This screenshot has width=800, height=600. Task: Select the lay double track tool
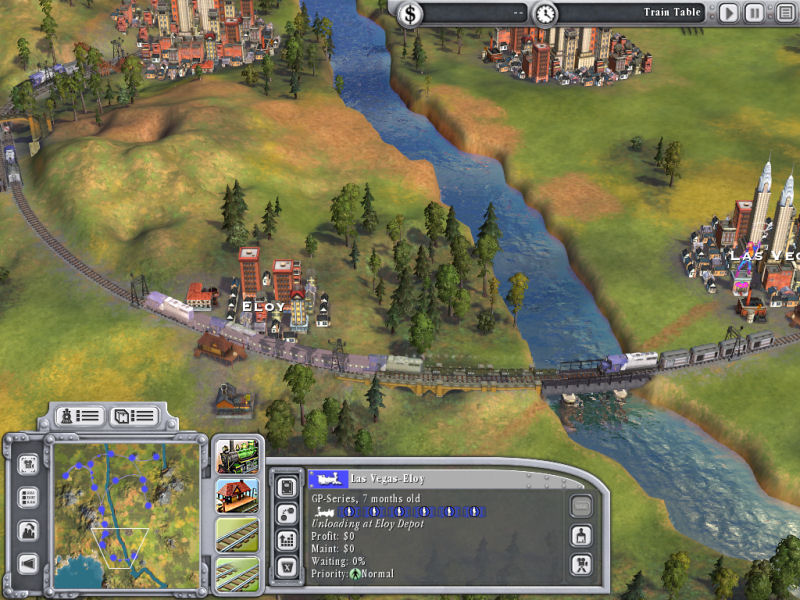click(x=237, y=573)
